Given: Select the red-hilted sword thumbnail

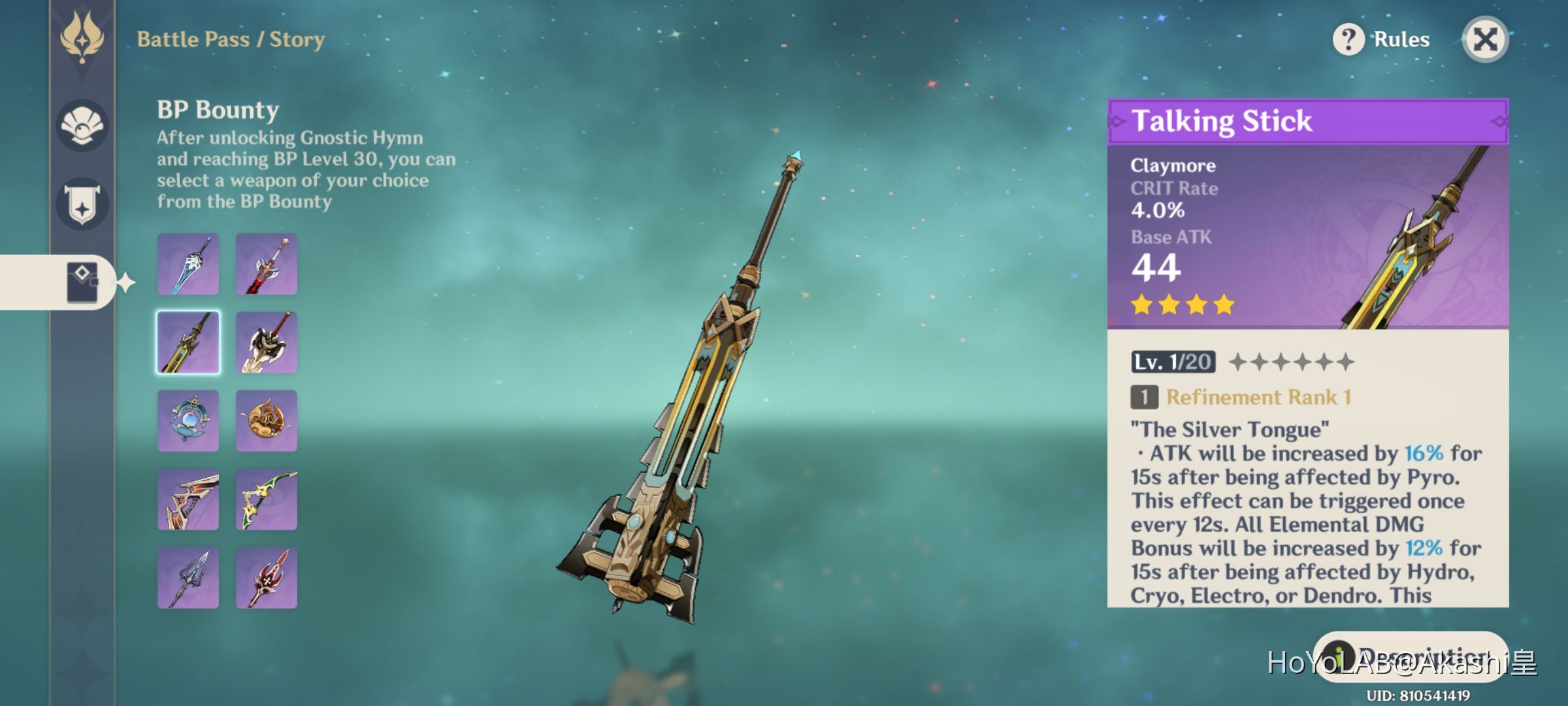Looking at the screenshot, I should 267,263.
